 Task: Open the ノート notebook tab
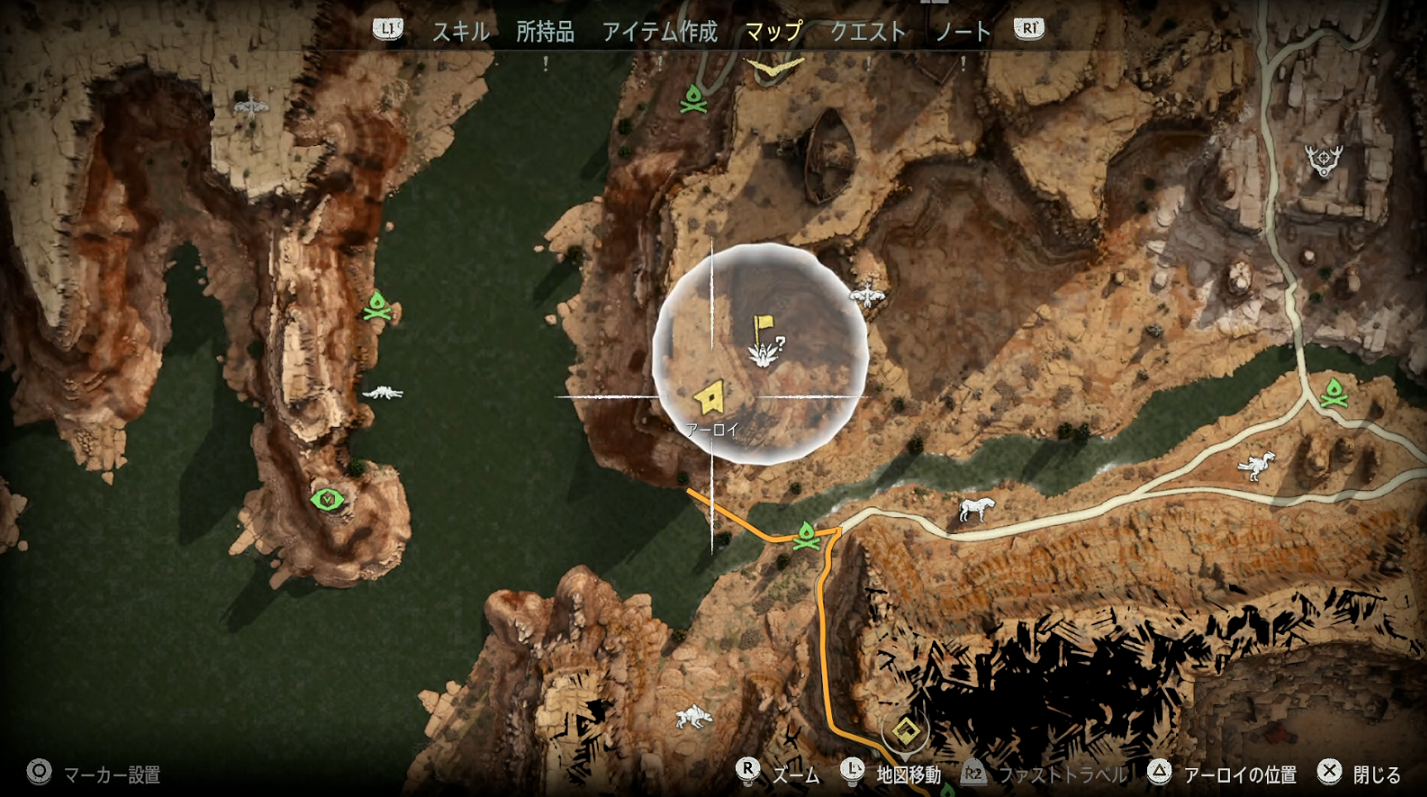(963, 31)
